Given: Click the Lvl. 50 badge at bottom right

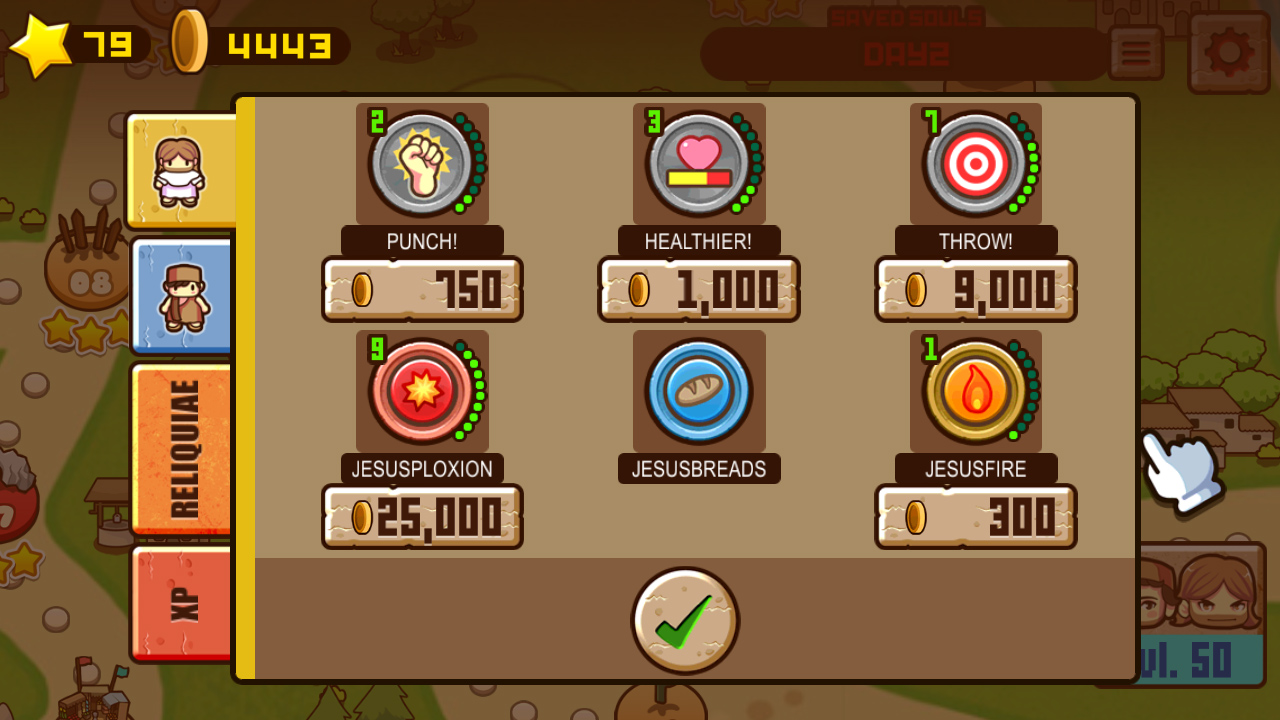Looking at the screenshot, I should click(1198, 658).
